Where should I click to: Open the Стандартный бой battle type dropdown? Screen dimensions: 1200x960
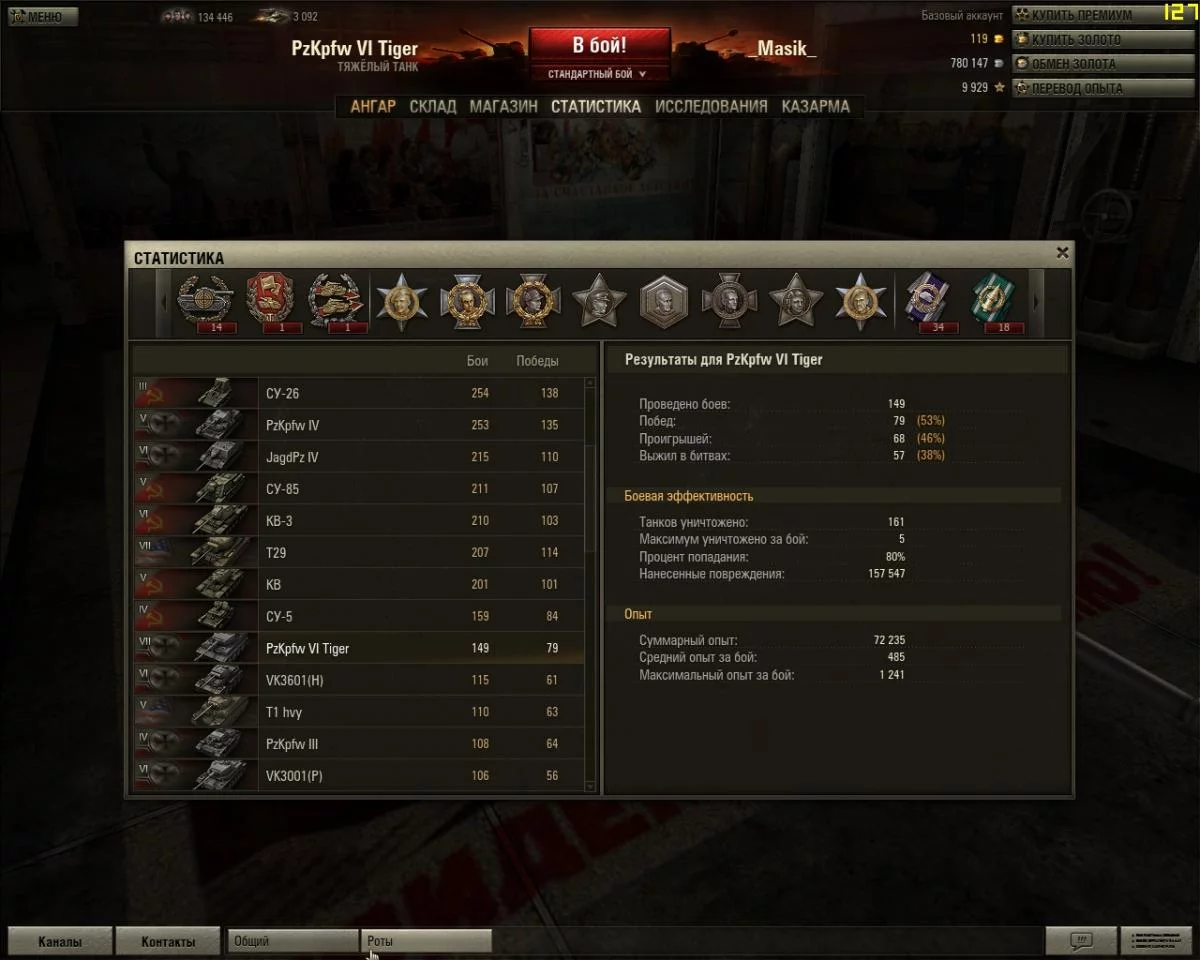tap(597, 74)
